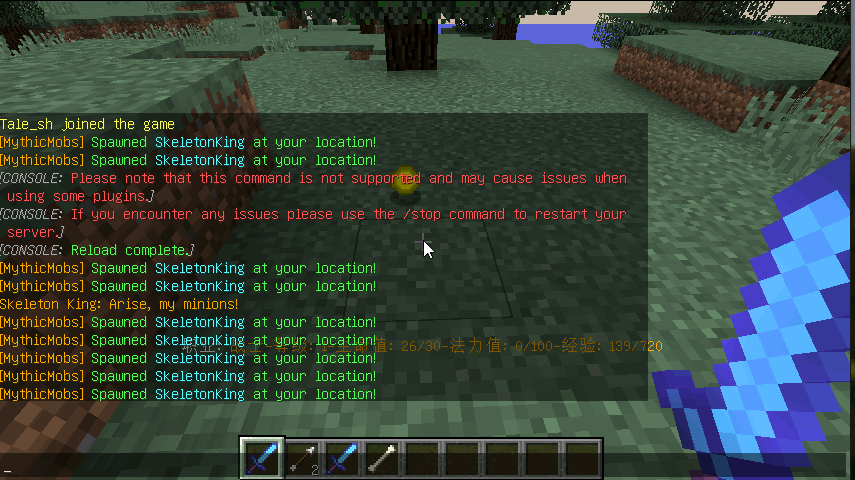This screenshot has width=855, height=480.
Task: Select the arrow stack in the hotbar
Action: (x=302, y=458)
